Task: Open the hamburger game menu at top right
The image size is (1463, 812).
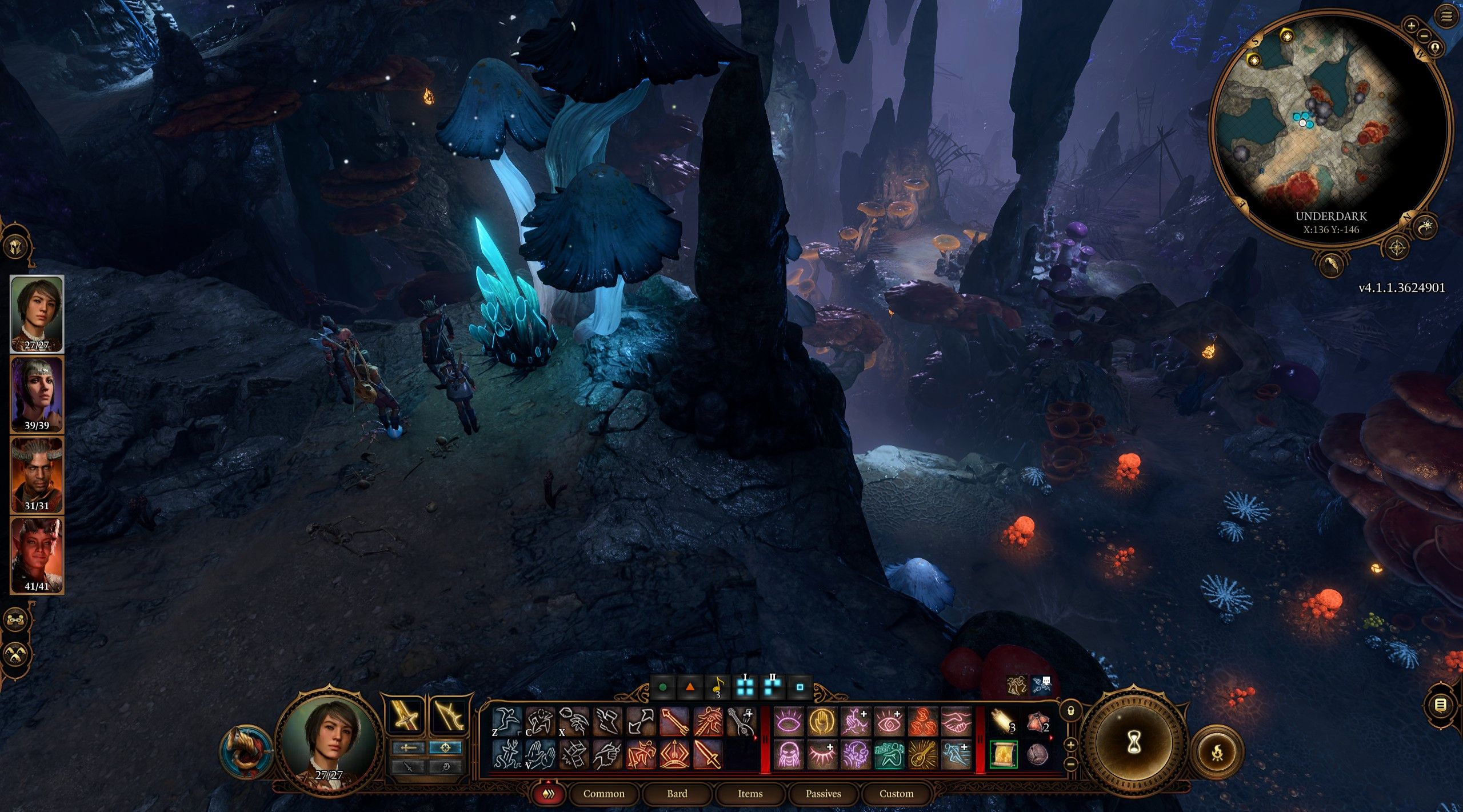Action: (1445, 15)
